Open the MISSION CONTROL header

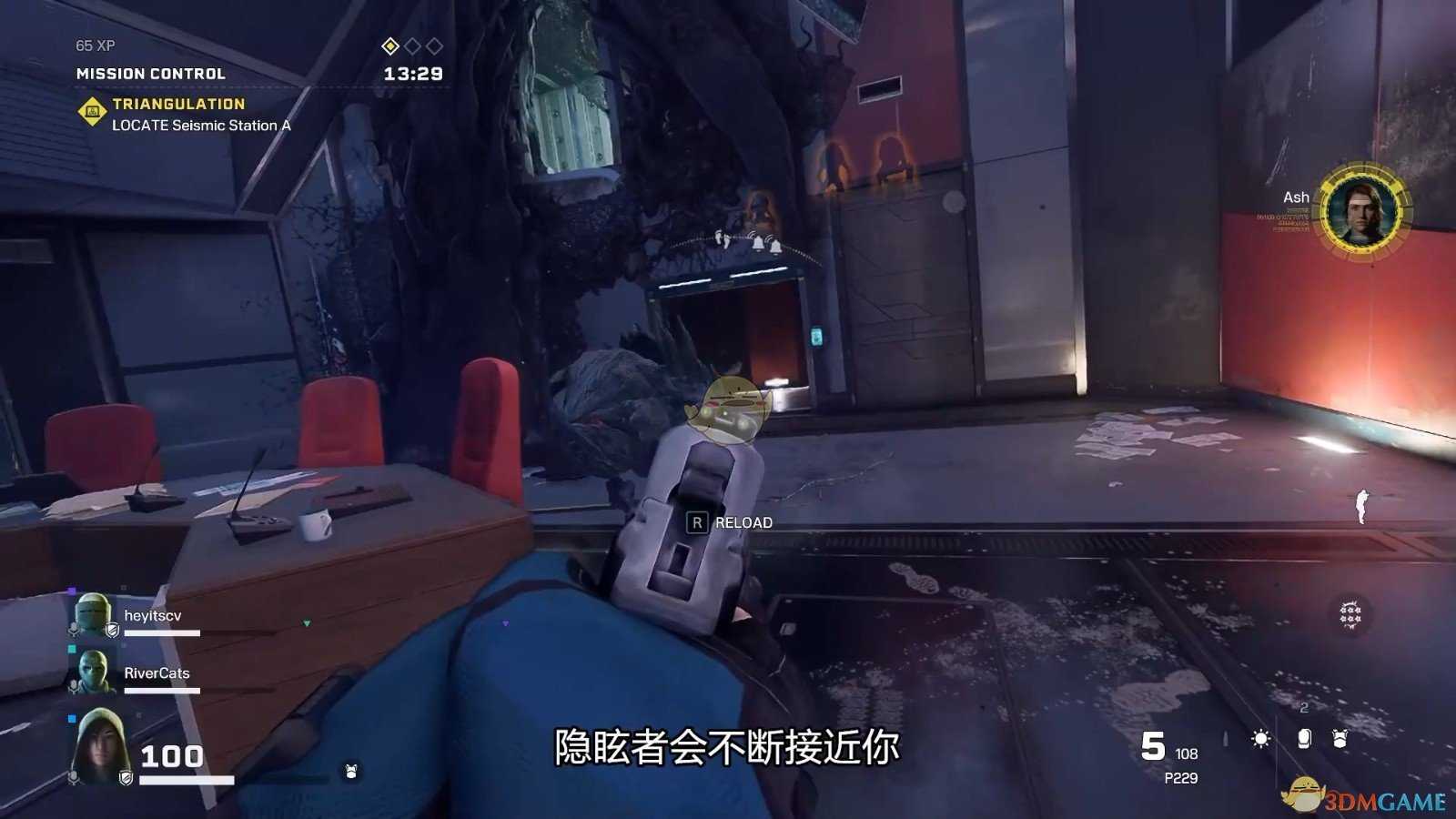(149, 73)
